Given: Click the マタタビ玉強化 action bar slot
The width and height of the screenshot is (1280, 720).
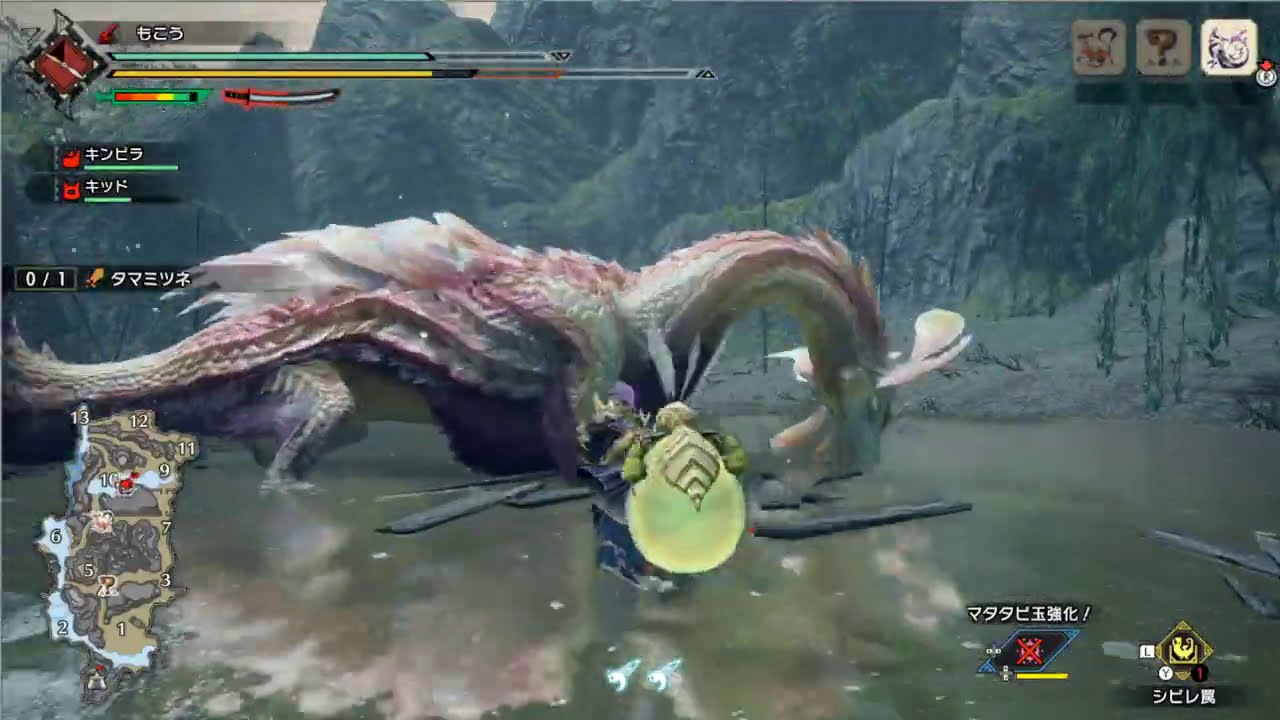Looking at the screenshot, I should pos(1029,652).
